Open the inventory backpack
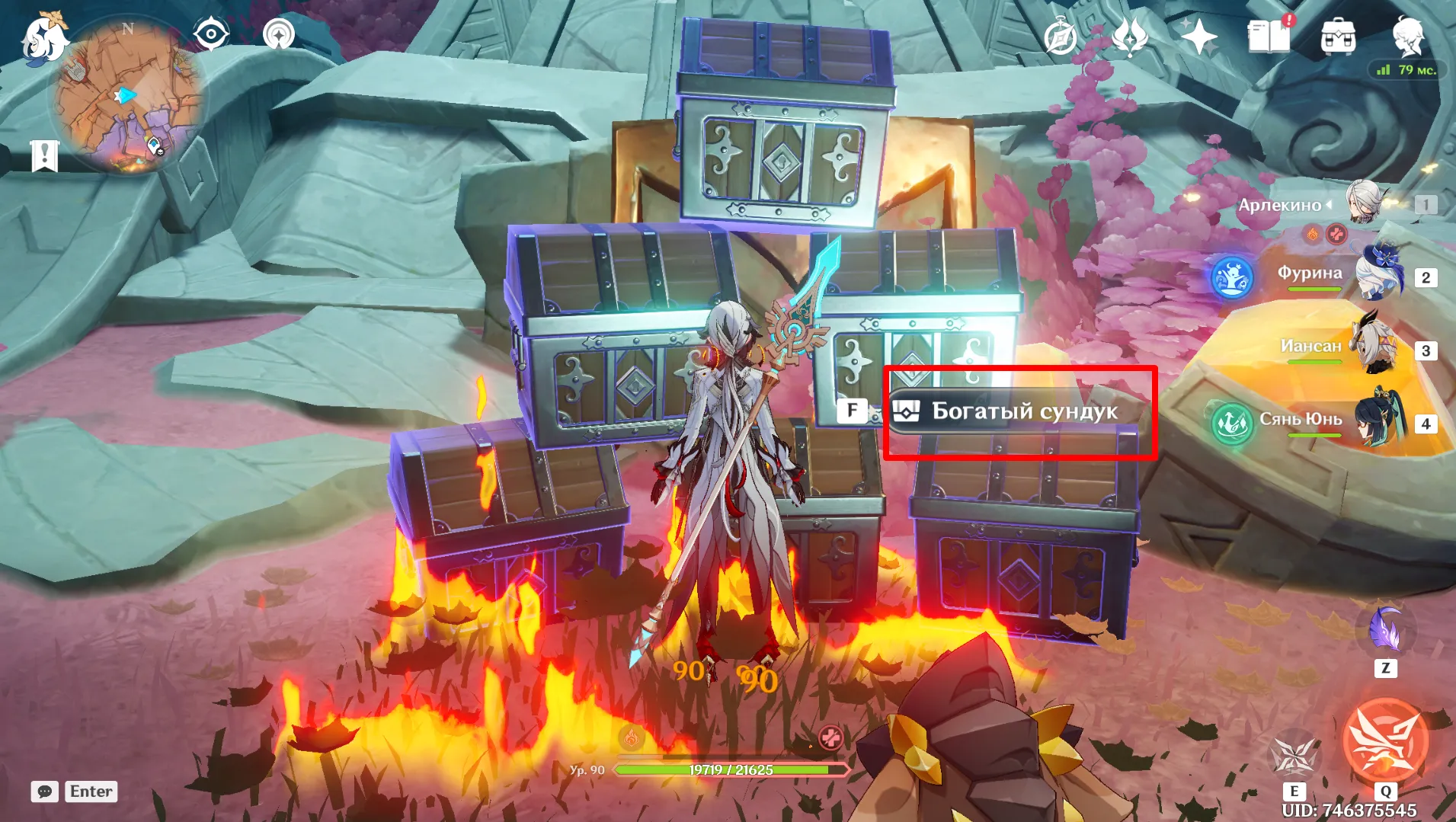The height and width of the screenshot is (822, 1456). [1338, 37]
